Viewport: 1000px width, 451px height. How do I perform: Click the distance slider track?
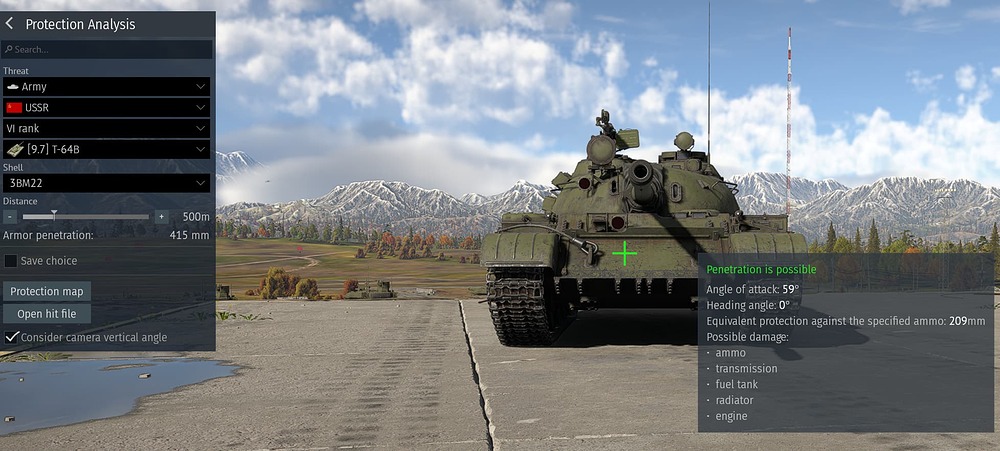click(86, 216)
